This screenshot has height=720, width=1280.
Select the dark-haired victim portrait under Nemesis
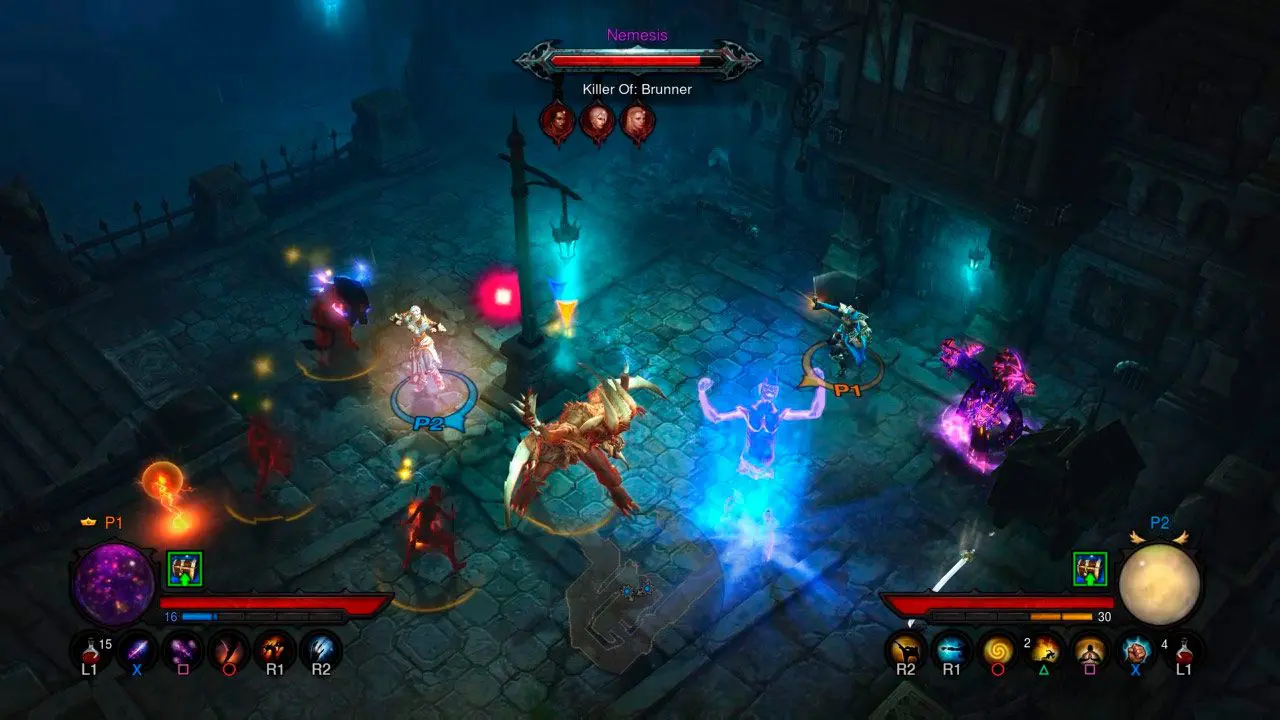[557, 122]
